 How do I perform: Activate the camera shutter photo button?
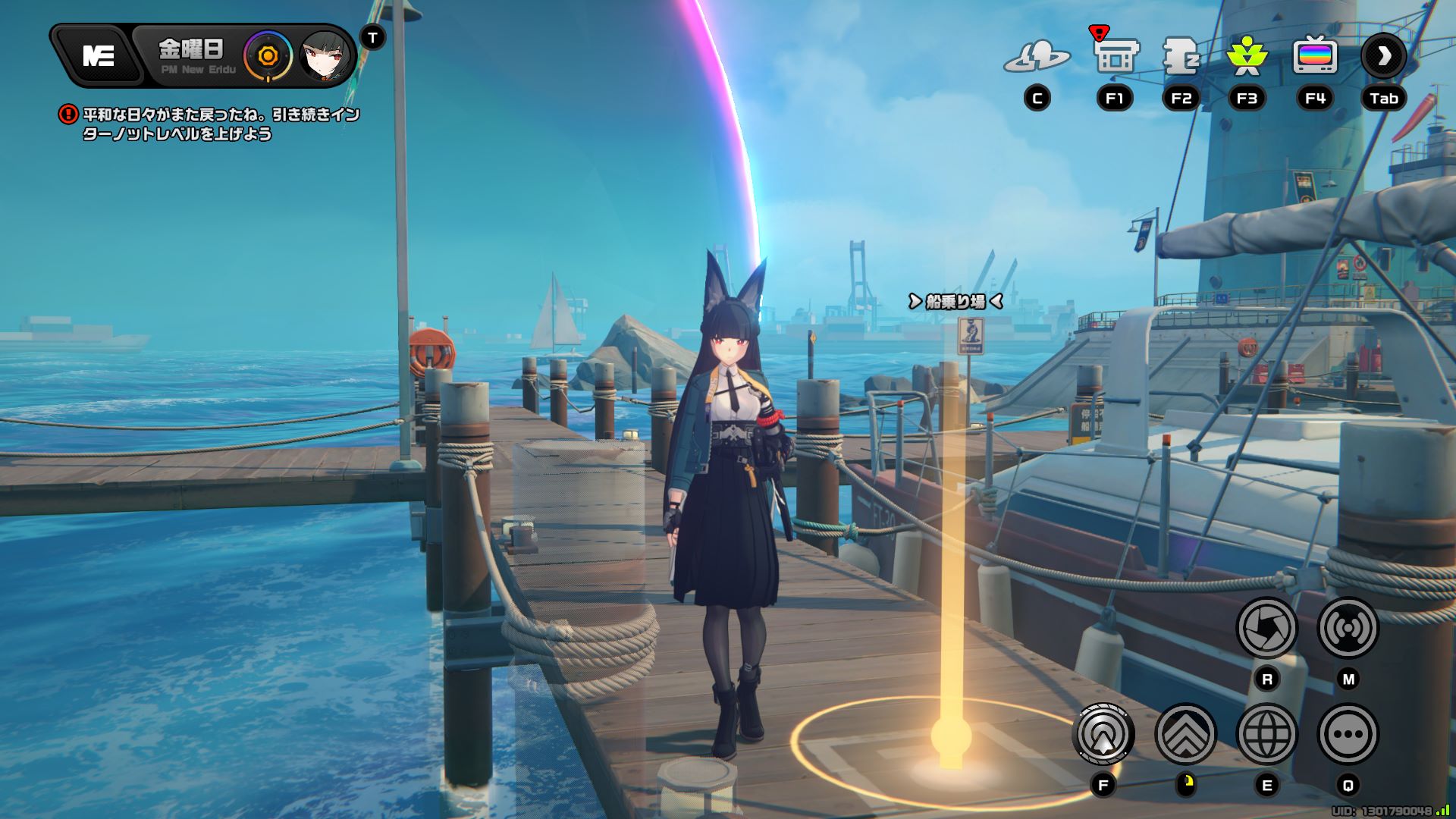[x=1266, y=628]
